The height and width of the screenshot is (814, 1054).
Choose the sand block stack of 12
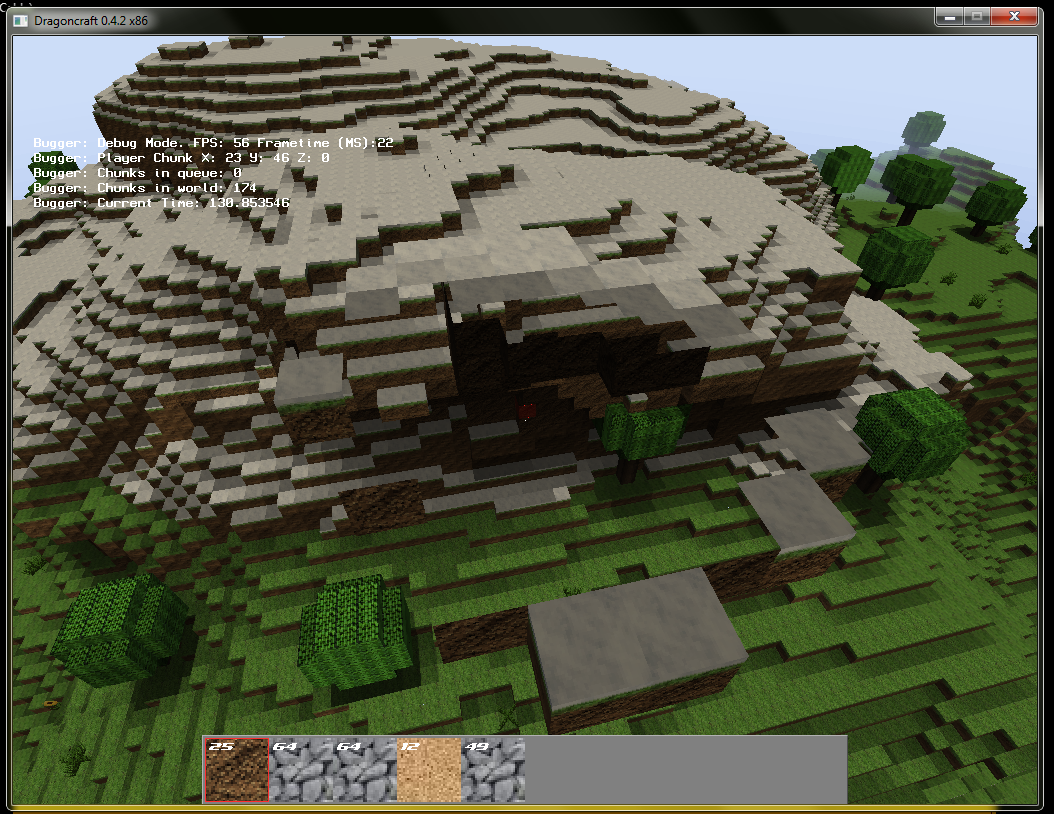[429, 769]
